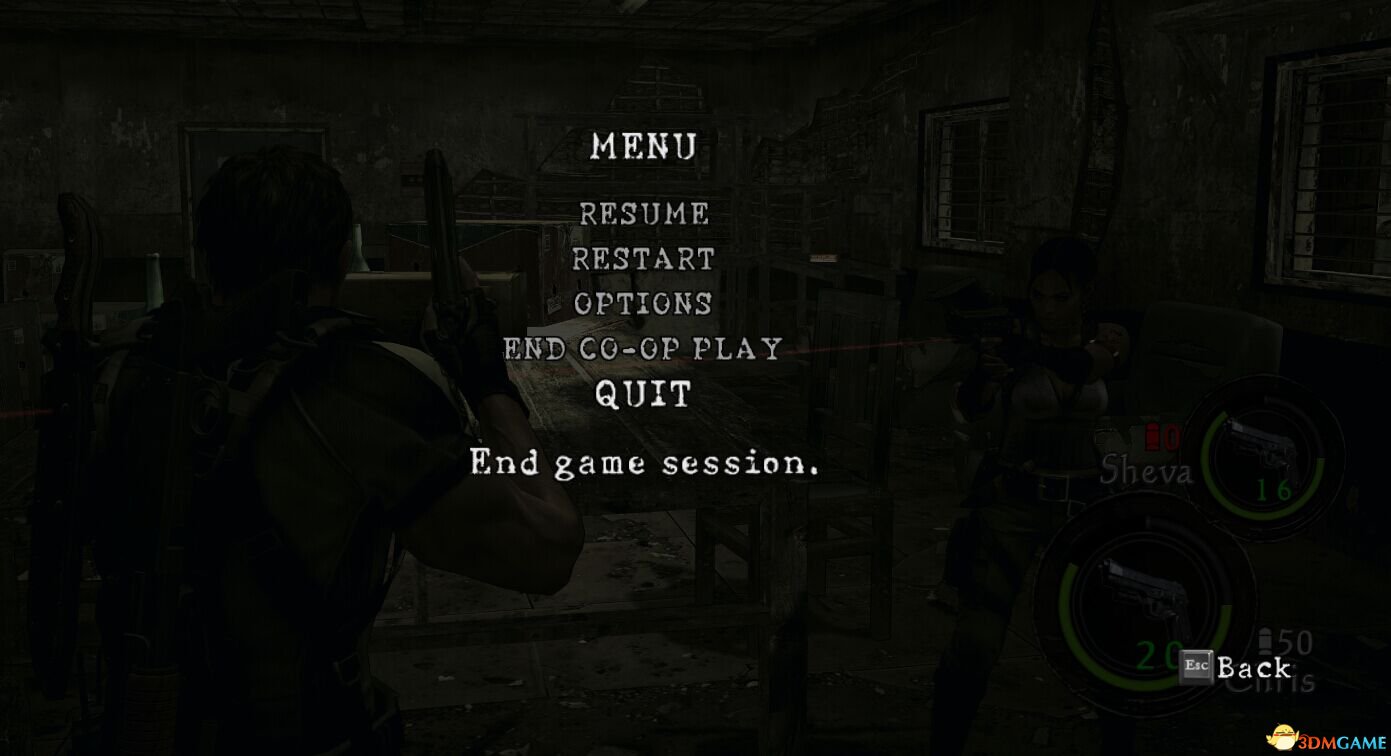This screenshot has width=1391, height=756.
Task: Open the OPTIONS menu
Action: point(644,303)
